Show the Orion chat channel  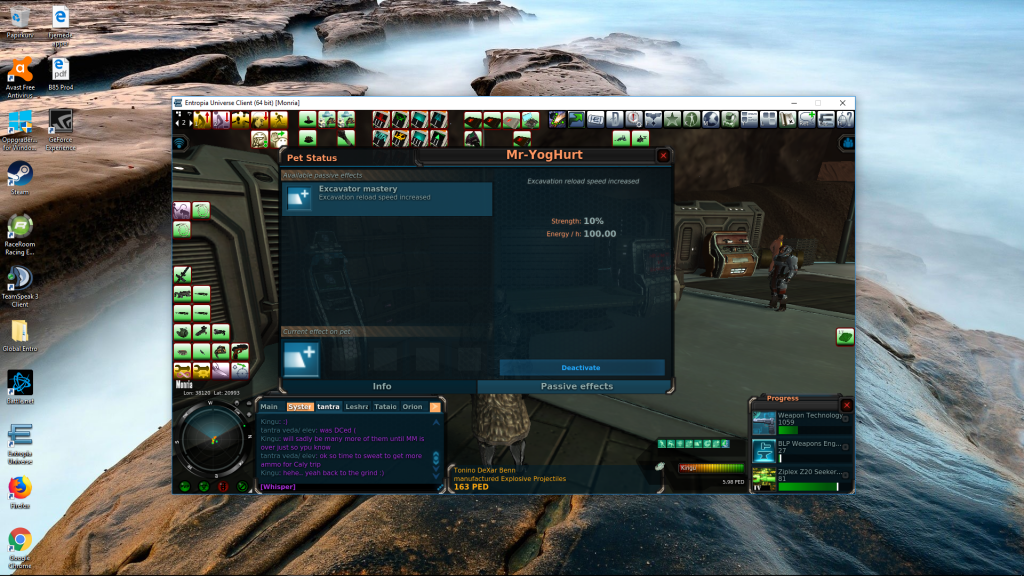pos(412,407)
